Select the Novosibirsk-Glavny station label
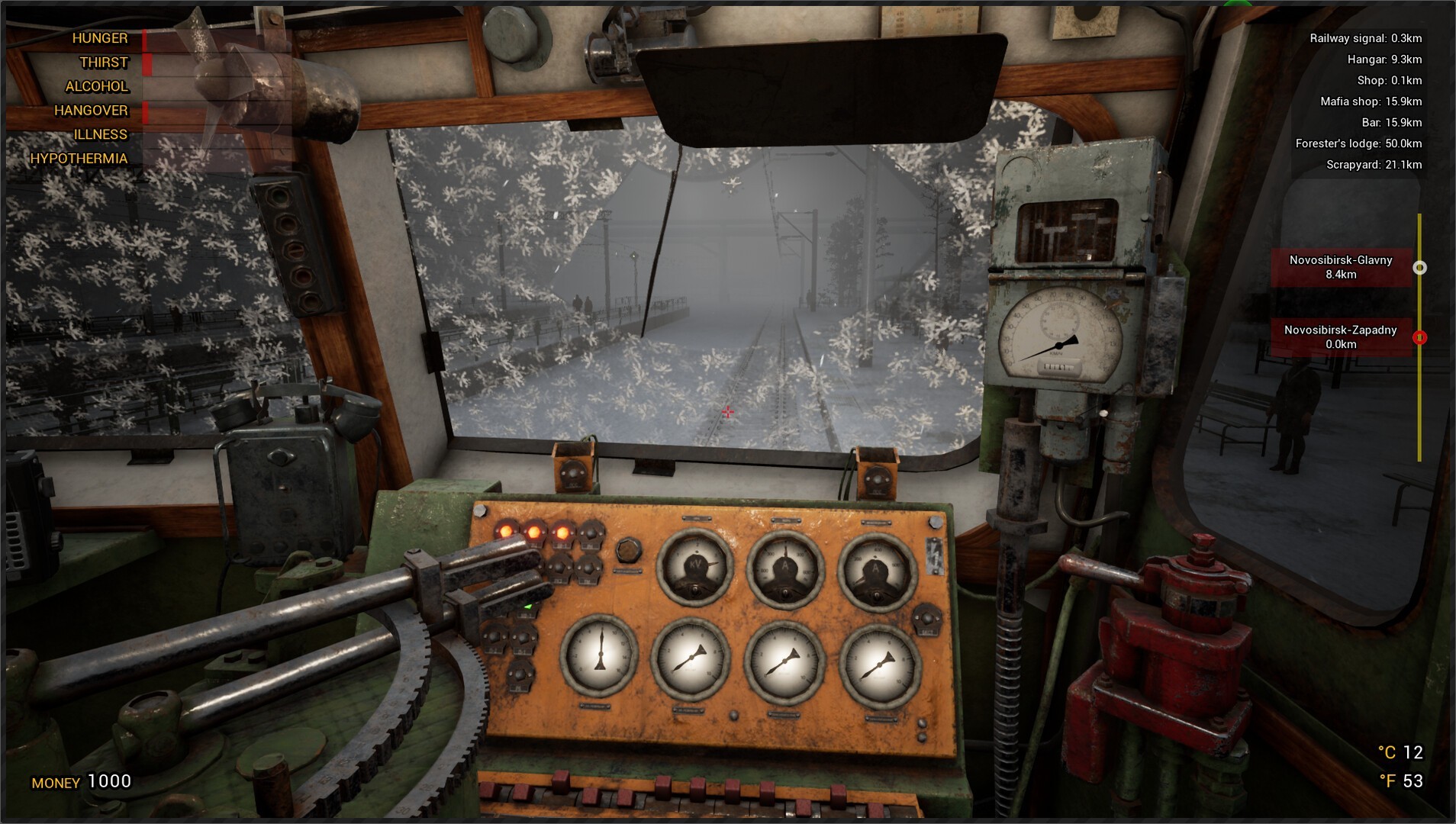1456x824 pixels. click(x=1341, y=267)
